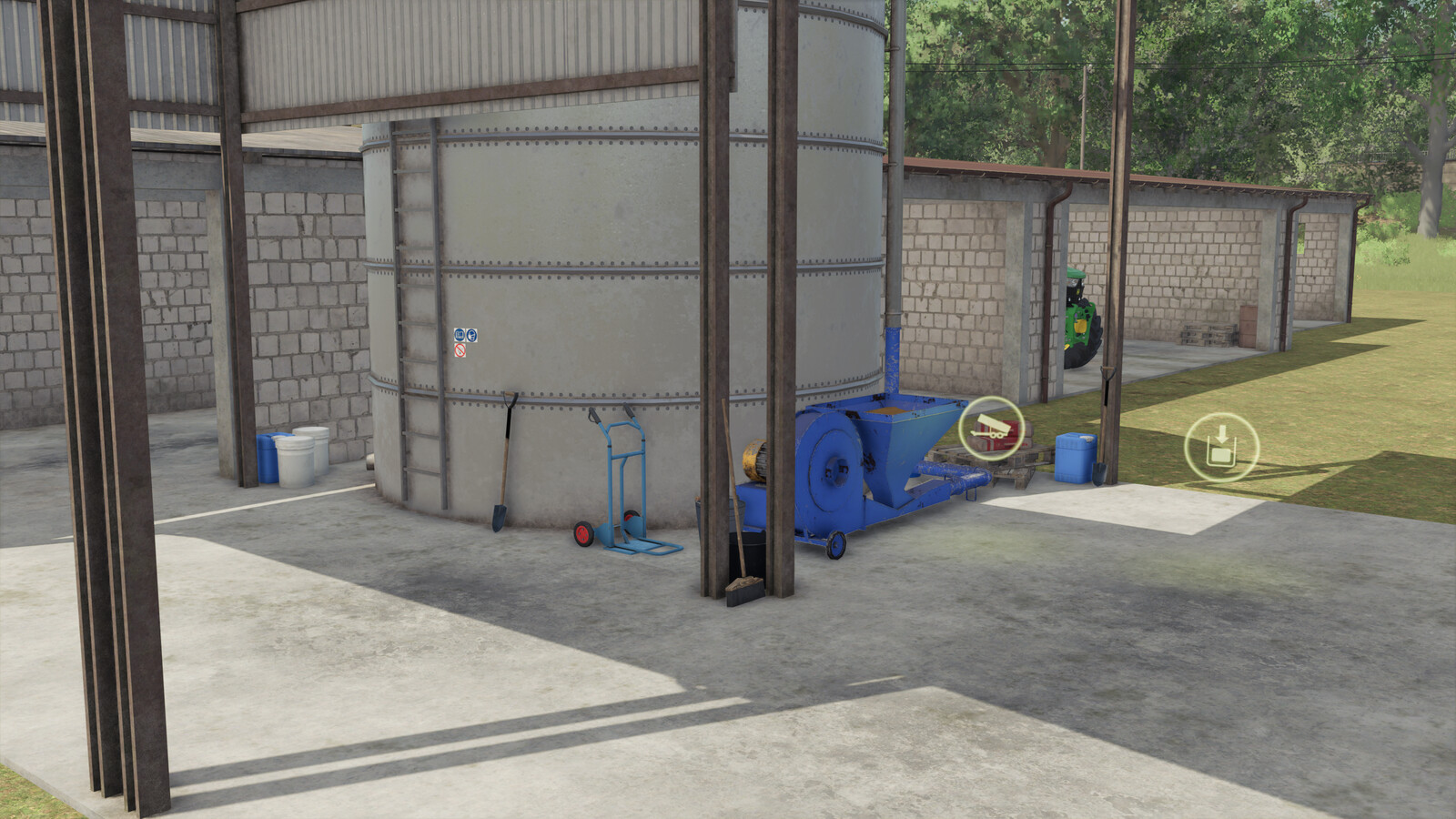Select the trailer silhouette on the tipping marker
This screenshot has height=819, width=1456.
(990, 425)
